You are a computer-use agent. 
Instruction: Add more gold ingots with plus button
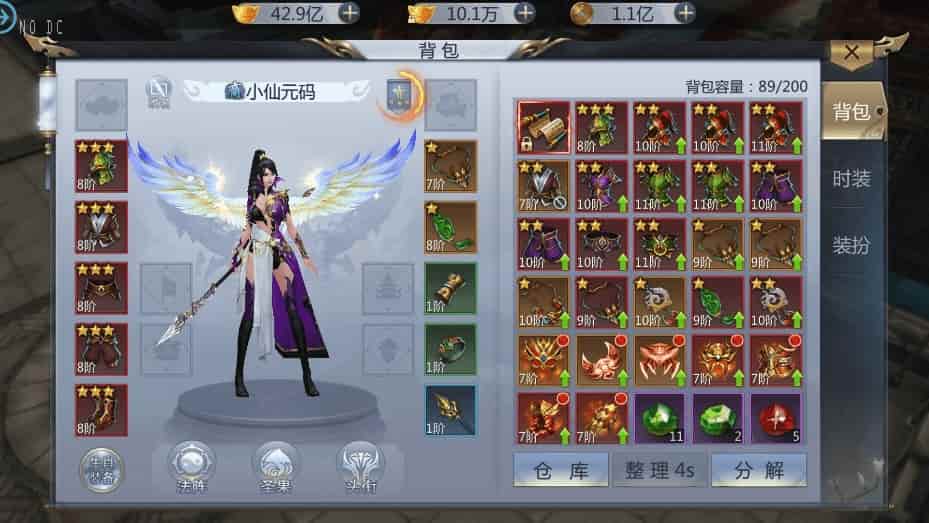point(349,13)
